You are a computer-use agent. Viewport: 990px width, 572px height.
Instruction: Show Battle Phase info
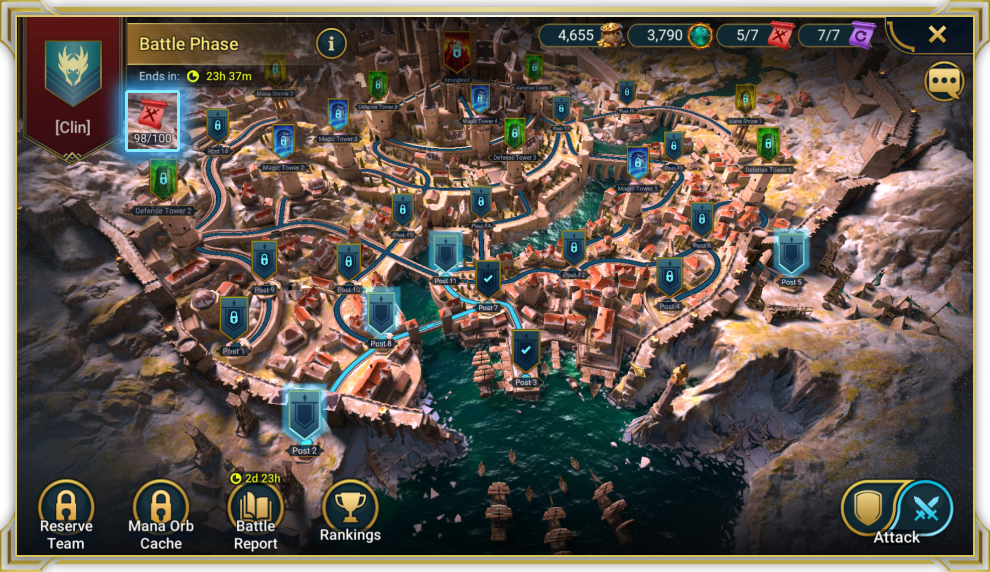pyautogui.click(x=331, y=43)
